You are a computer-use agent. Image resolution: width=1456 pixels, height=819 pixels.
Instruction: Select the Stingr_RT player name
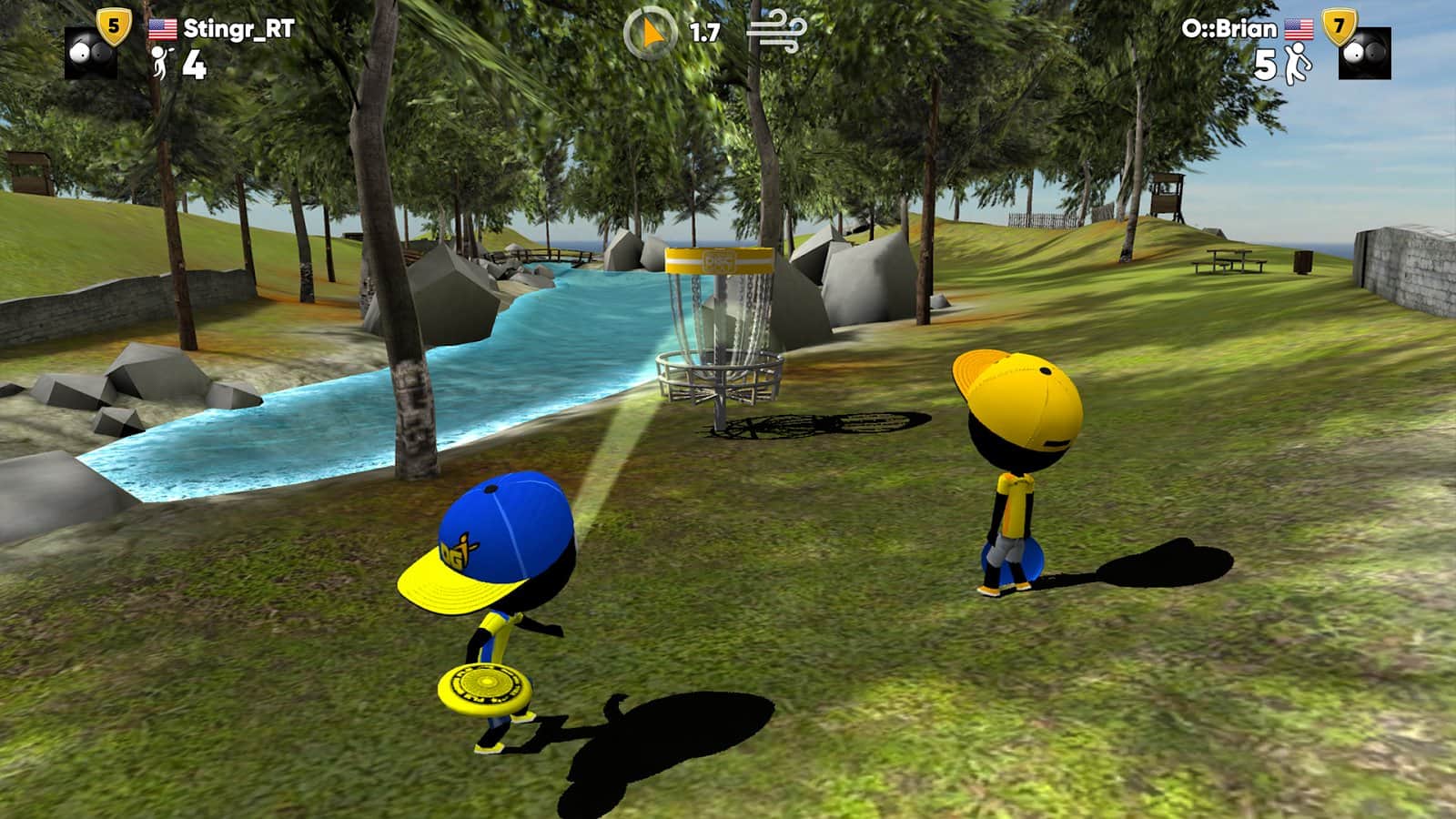pyautogui.click(x=238, y=29)
